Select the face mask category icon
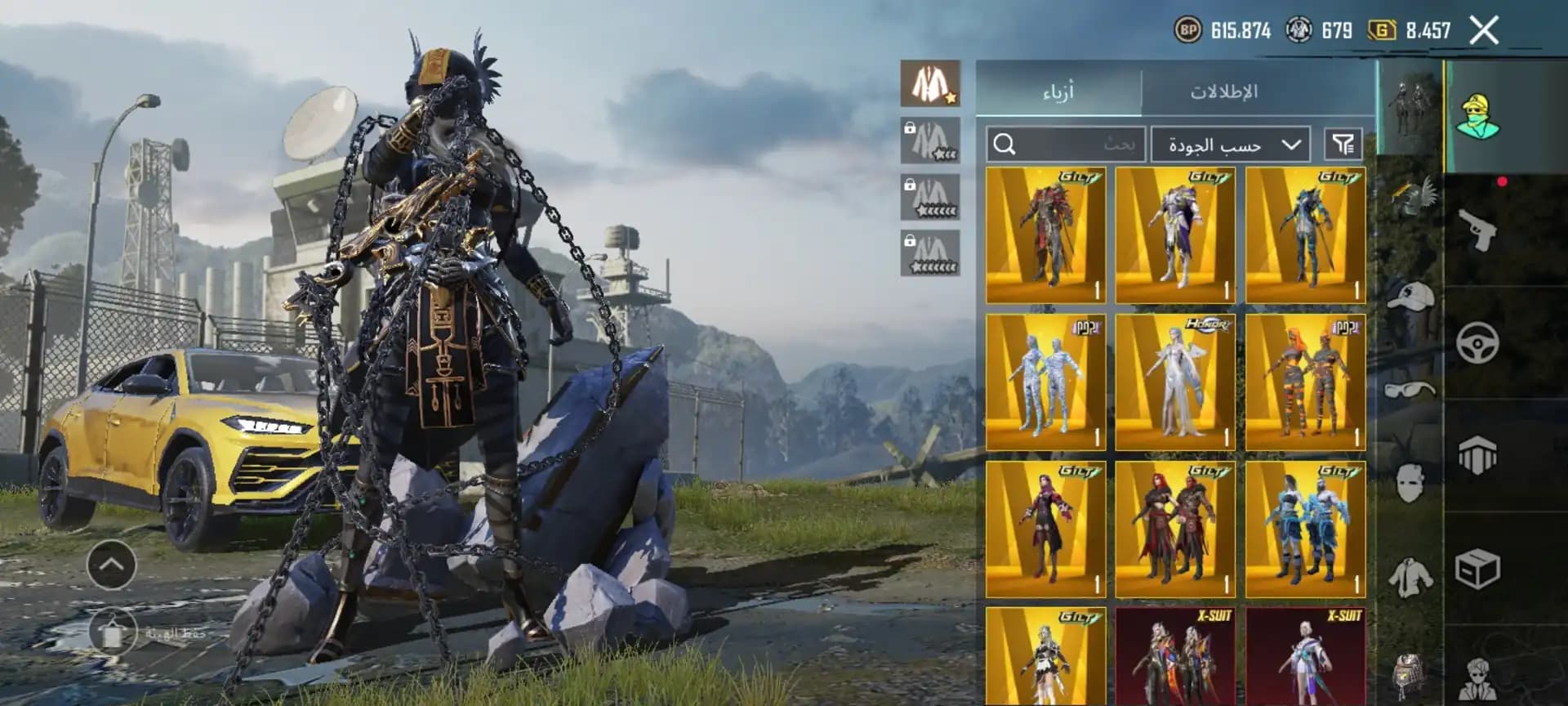This screenshot has width=1568, height=706. point(1410,482)
